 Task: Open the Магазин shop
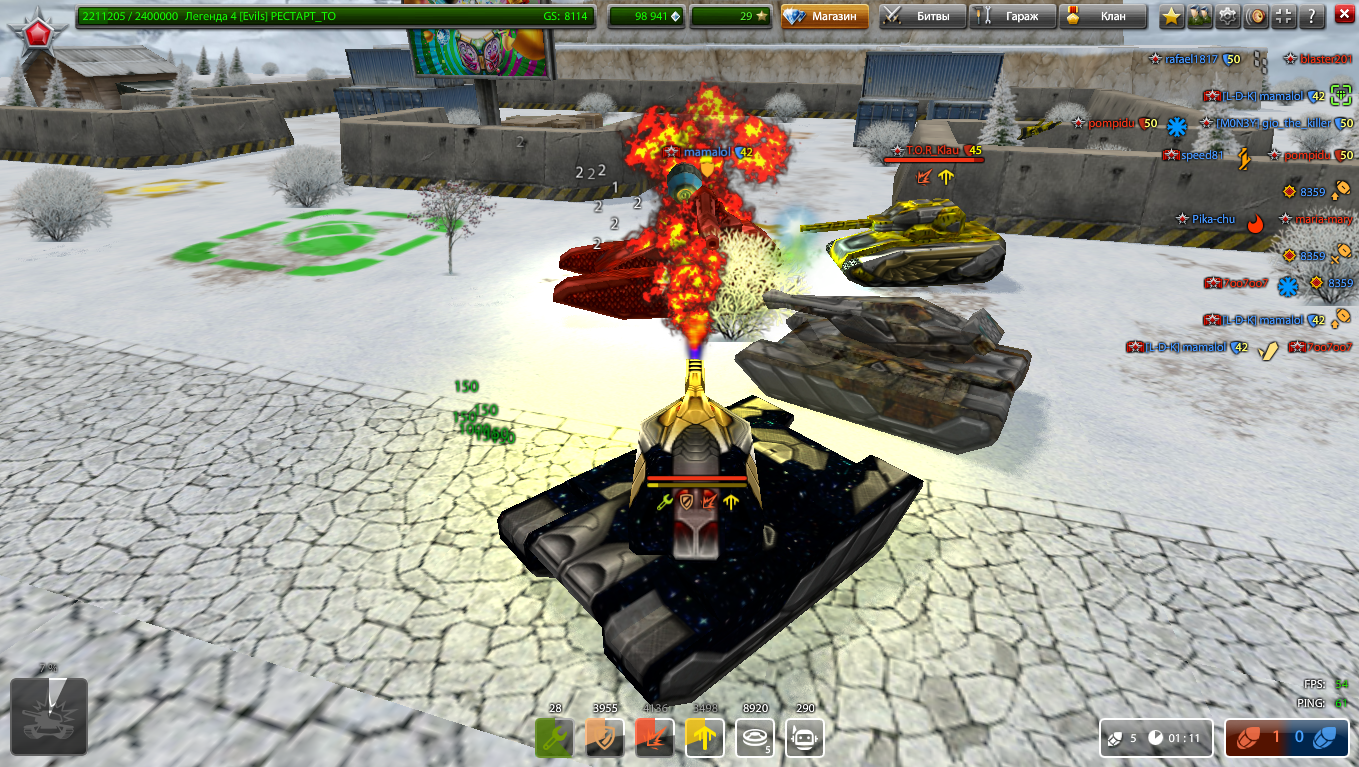coord(825,16)
